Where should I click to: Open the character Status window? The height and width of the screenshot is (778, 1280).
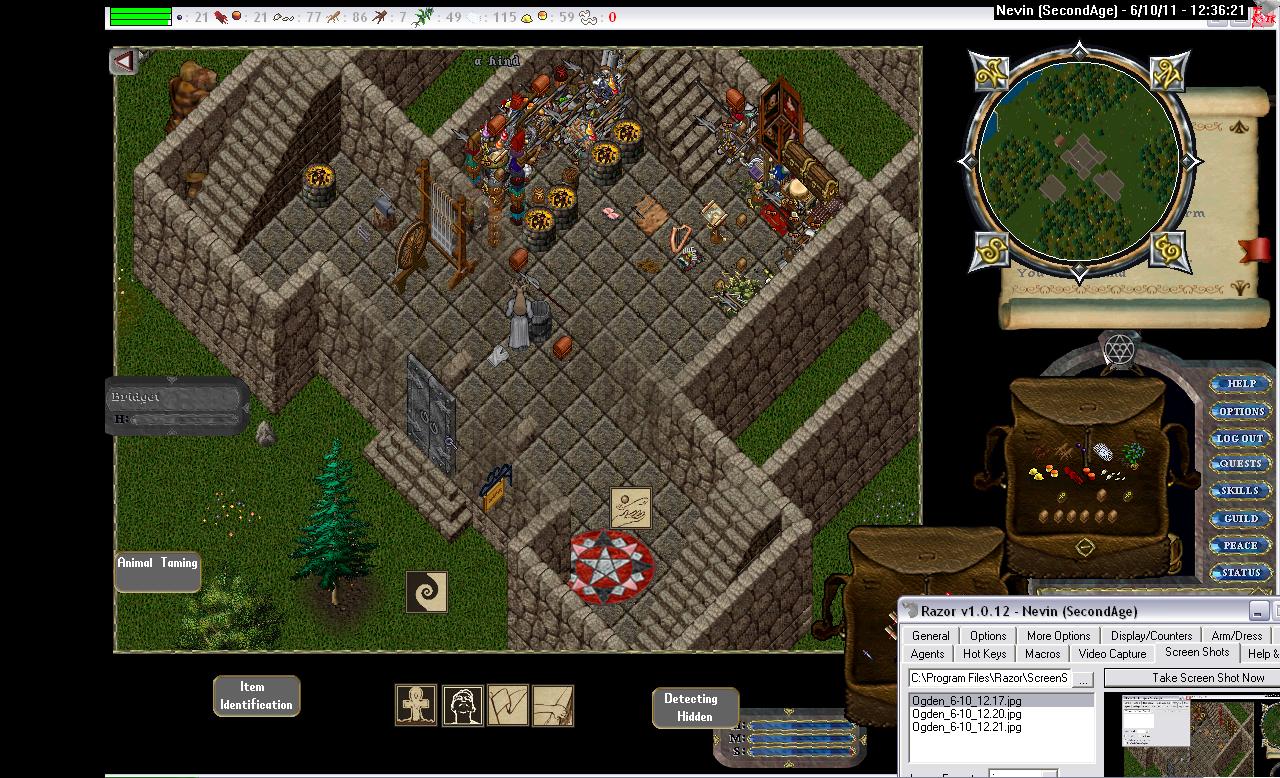1241,572
